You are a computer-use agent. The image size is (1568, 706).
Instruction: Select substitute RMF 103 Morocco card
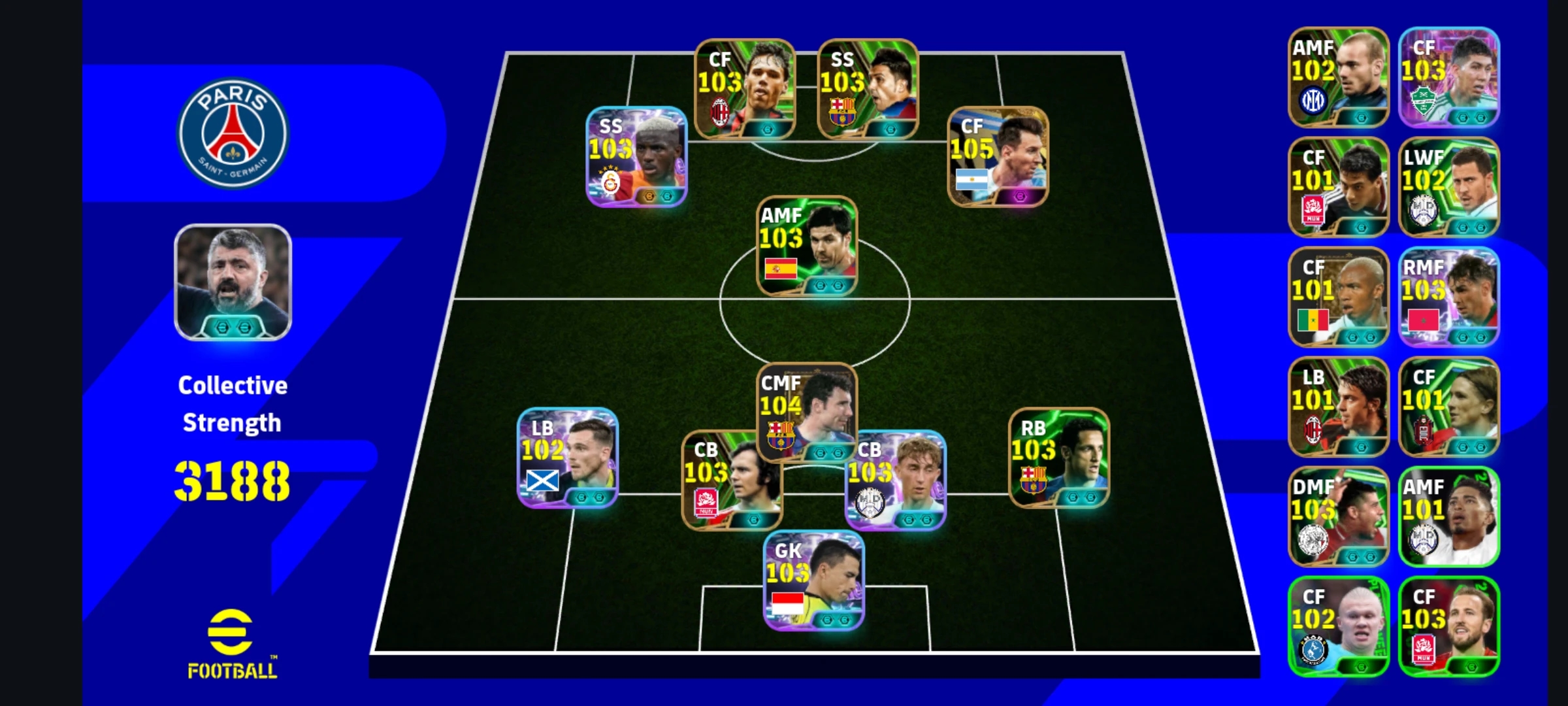coord(1448,297)
